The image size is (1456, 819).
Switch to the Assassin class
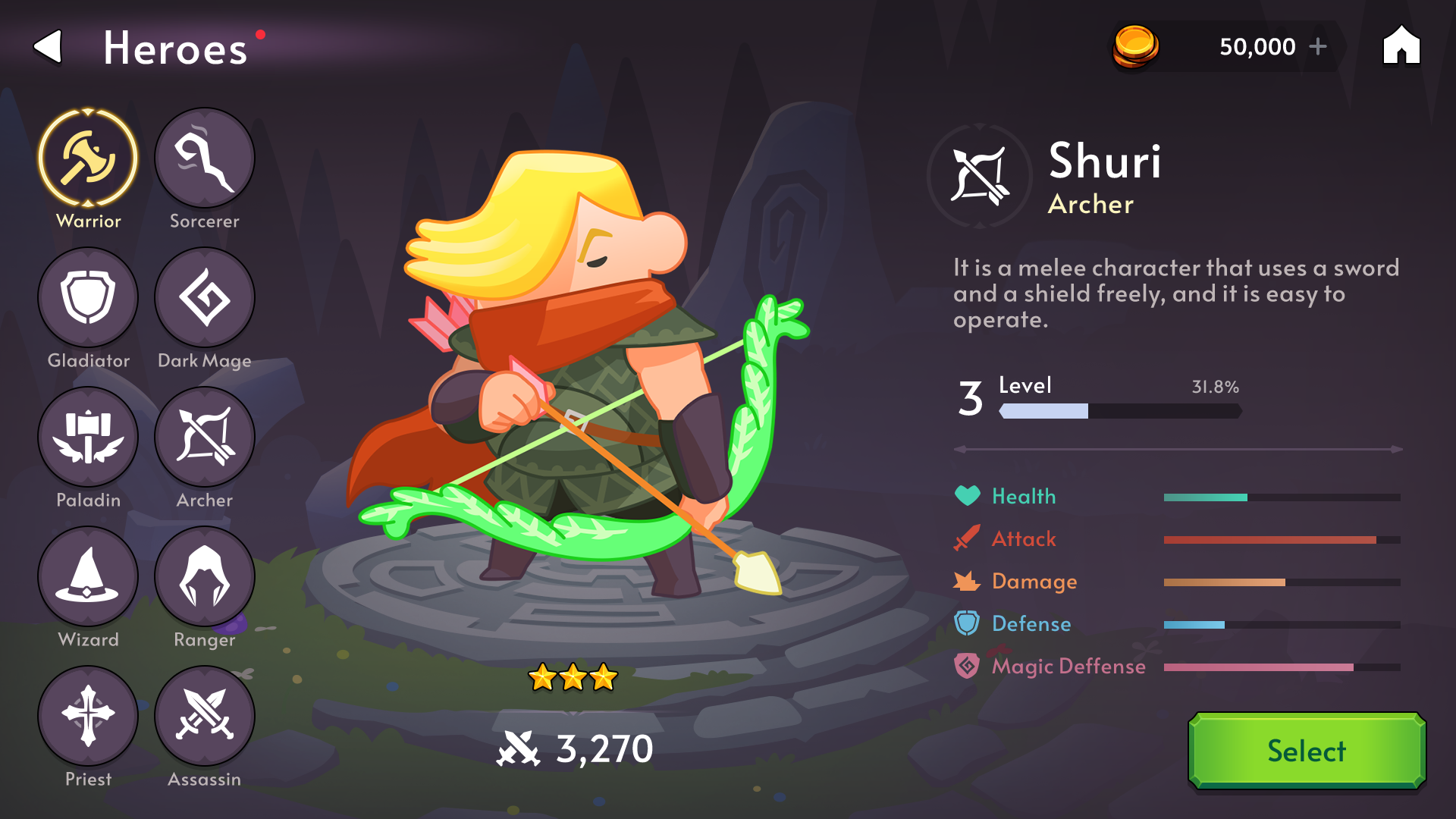205,716
